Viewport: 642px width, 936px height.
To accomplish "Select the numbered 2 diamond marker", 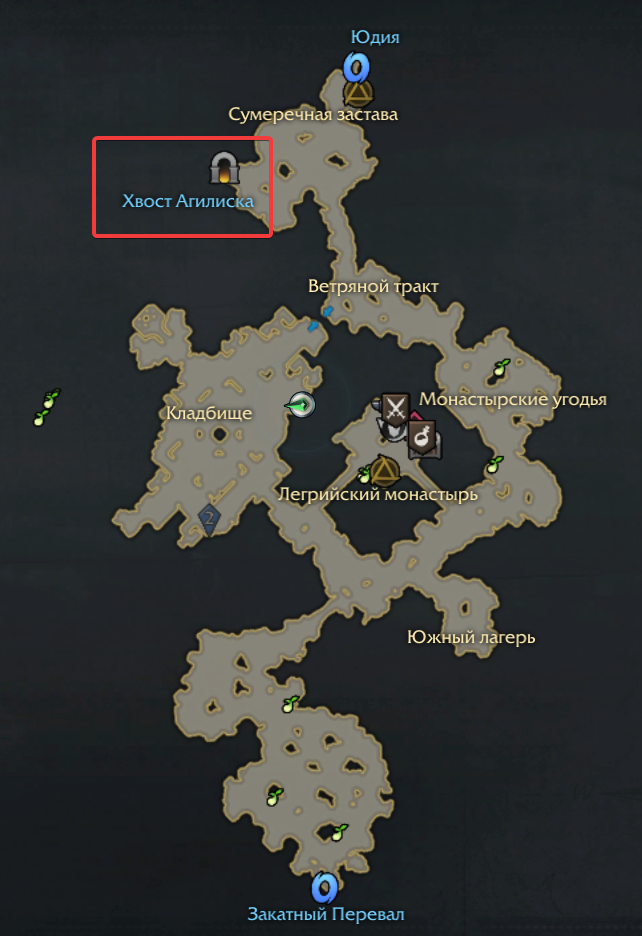I will [209, 518].
